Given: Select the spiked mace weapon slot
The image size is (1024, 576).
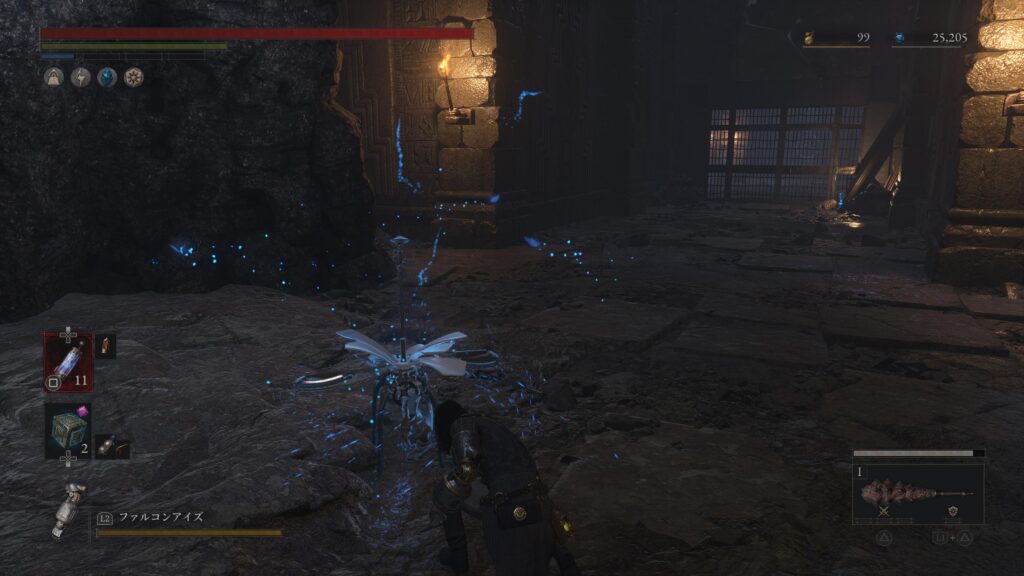Looking at the screenshot, I should pyautogui.click(x=917, y=493).
